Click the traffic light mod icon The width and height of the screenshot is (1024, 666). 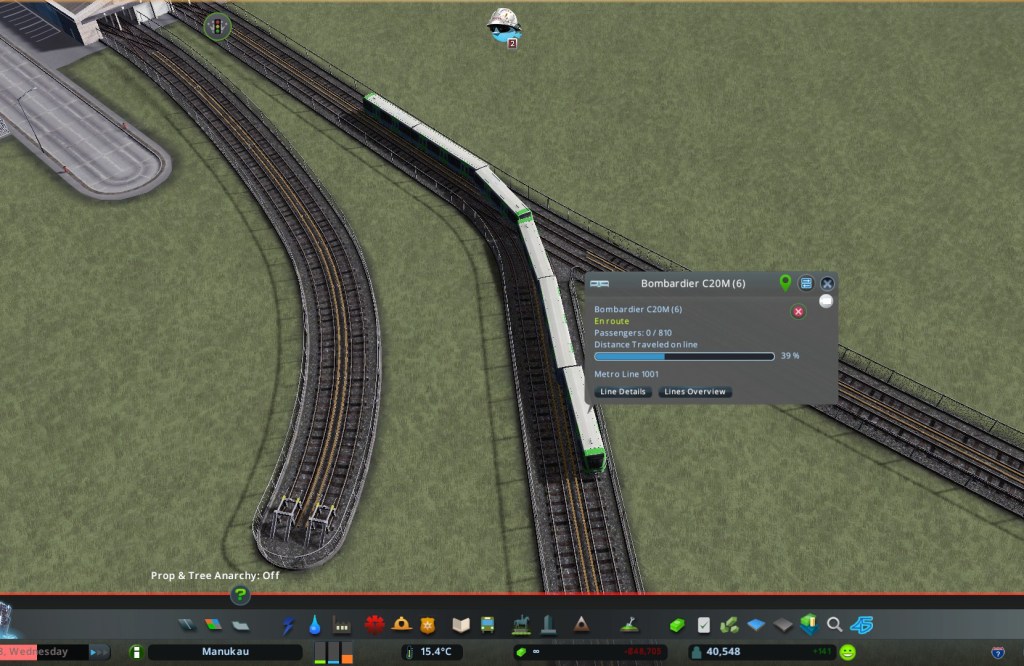tap(216, 26)
